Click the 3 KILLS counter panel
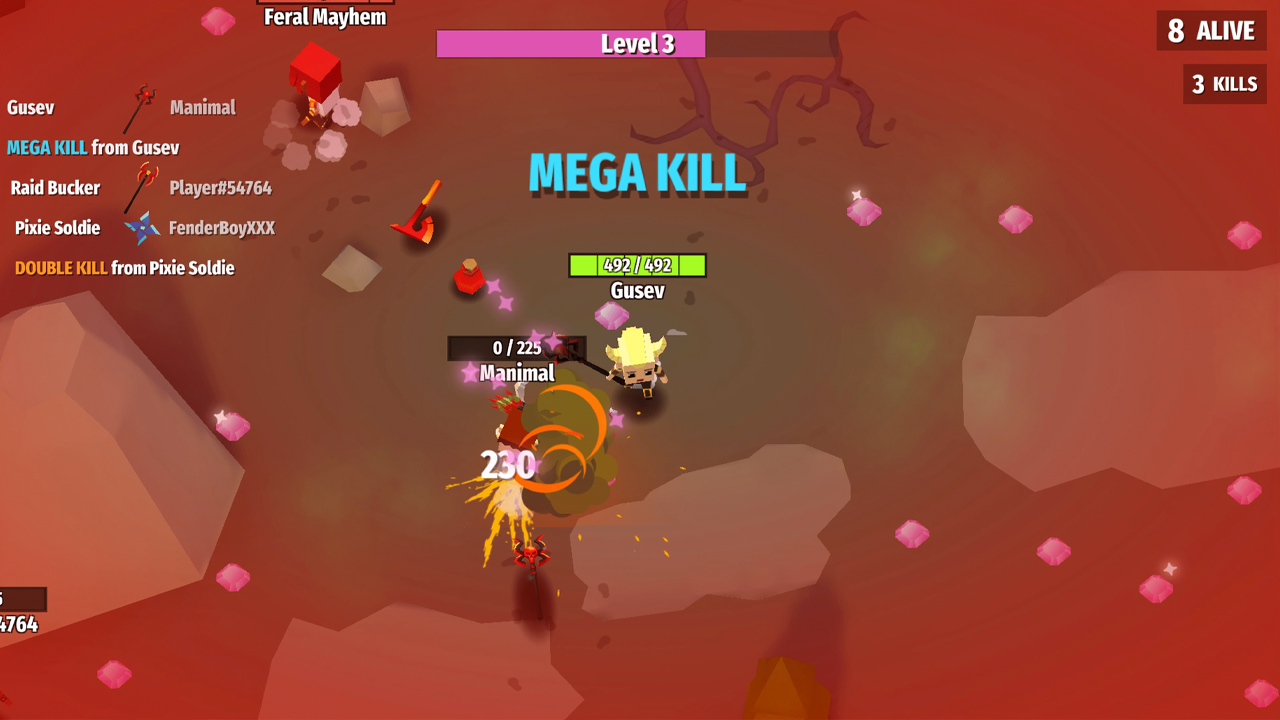Screen dimensions: 1280x720 pyautogui.click(x=1224, y=83)
